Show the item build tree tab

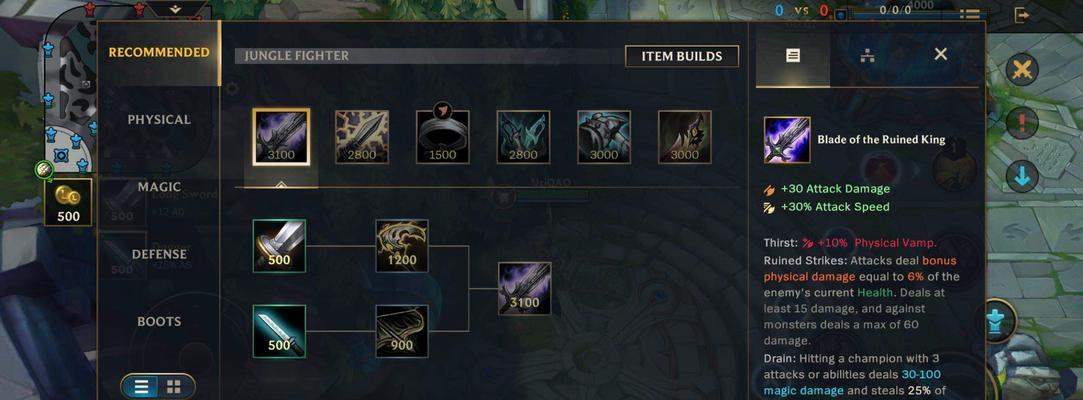point(867,55)
